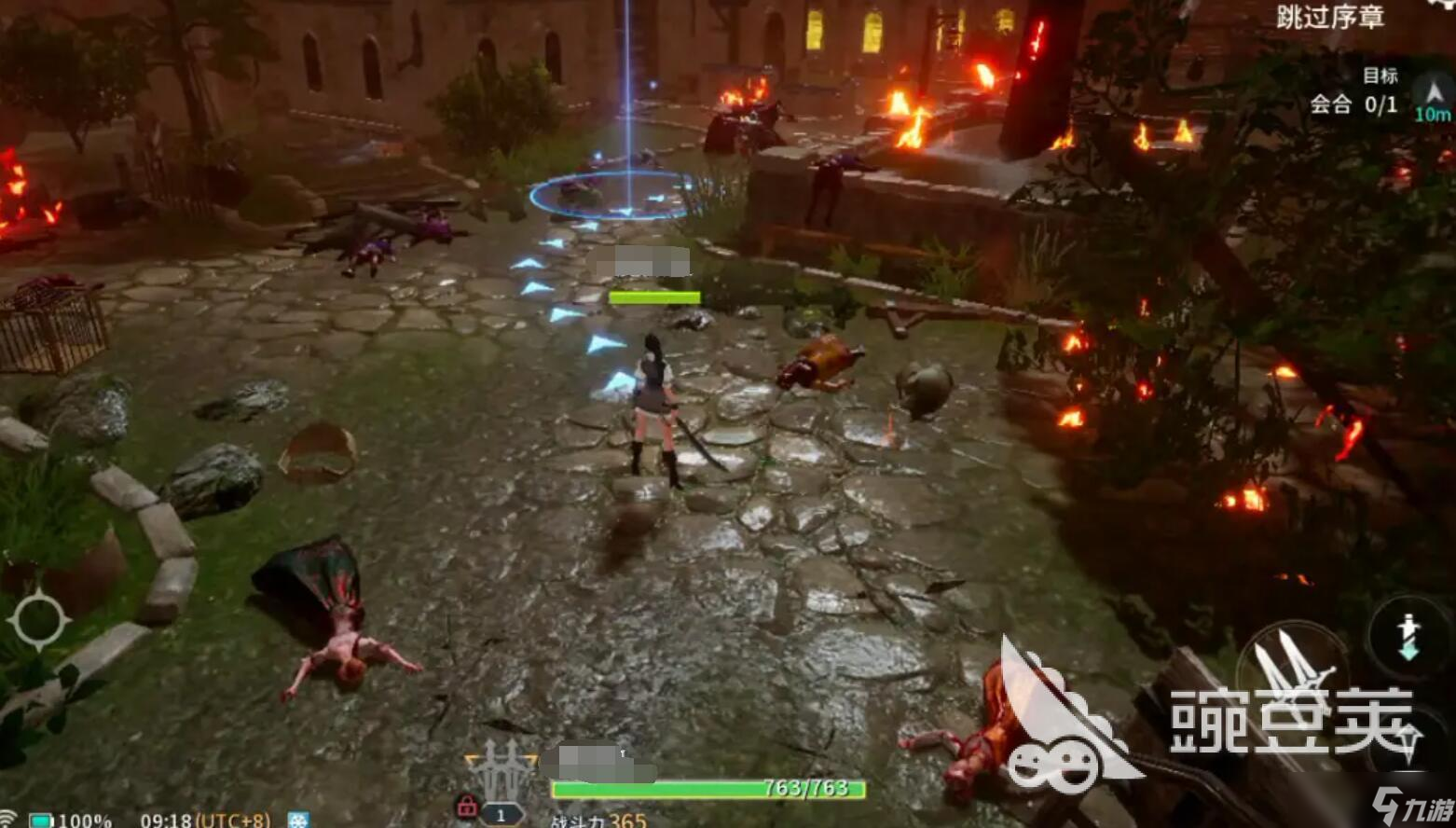
Task: Click the blue snowflake status icon
Action: [298, 821]
